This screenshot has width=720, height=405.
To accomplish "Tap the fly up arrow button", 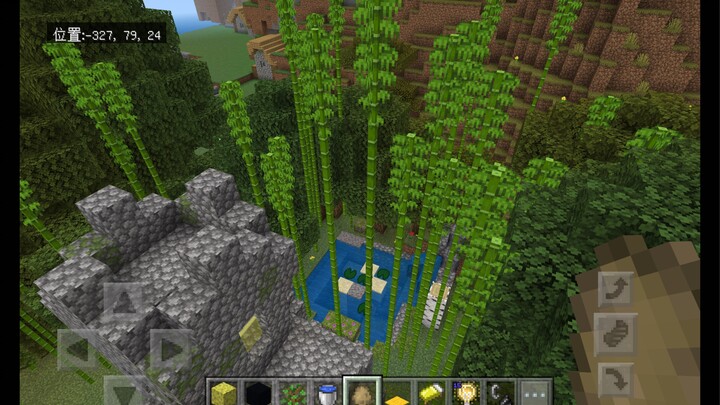I will [x=616, y=290].
